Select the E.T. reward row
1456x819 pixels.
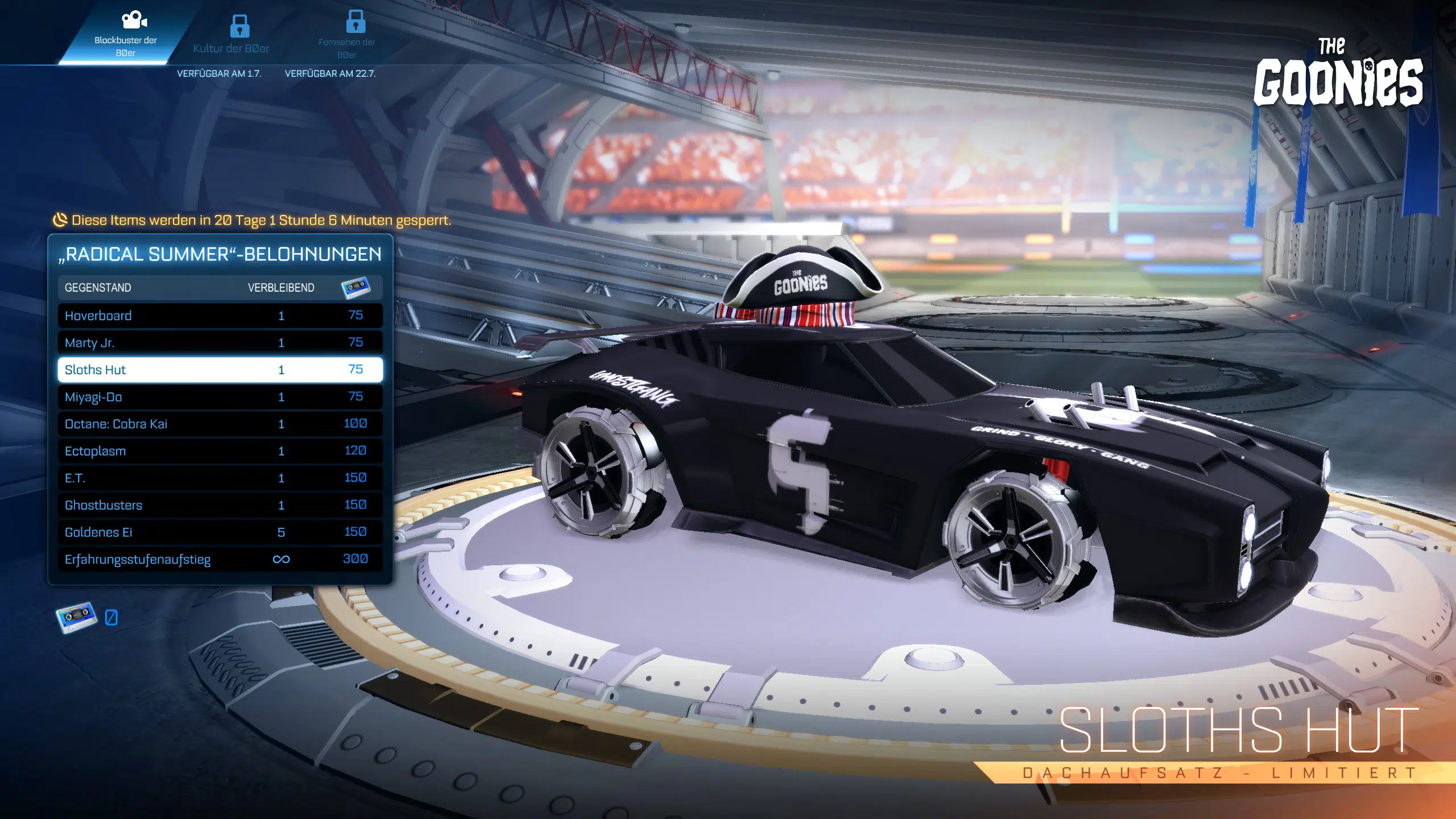(x=220, y=478)
